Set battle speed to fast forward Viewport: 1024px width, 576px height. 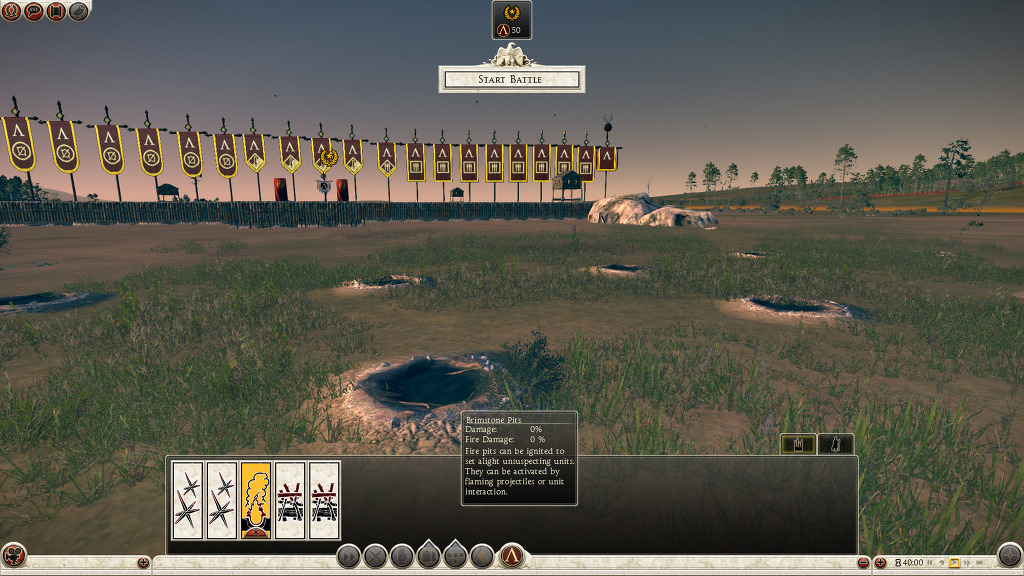pyautogui.click(x=968, y=563)
